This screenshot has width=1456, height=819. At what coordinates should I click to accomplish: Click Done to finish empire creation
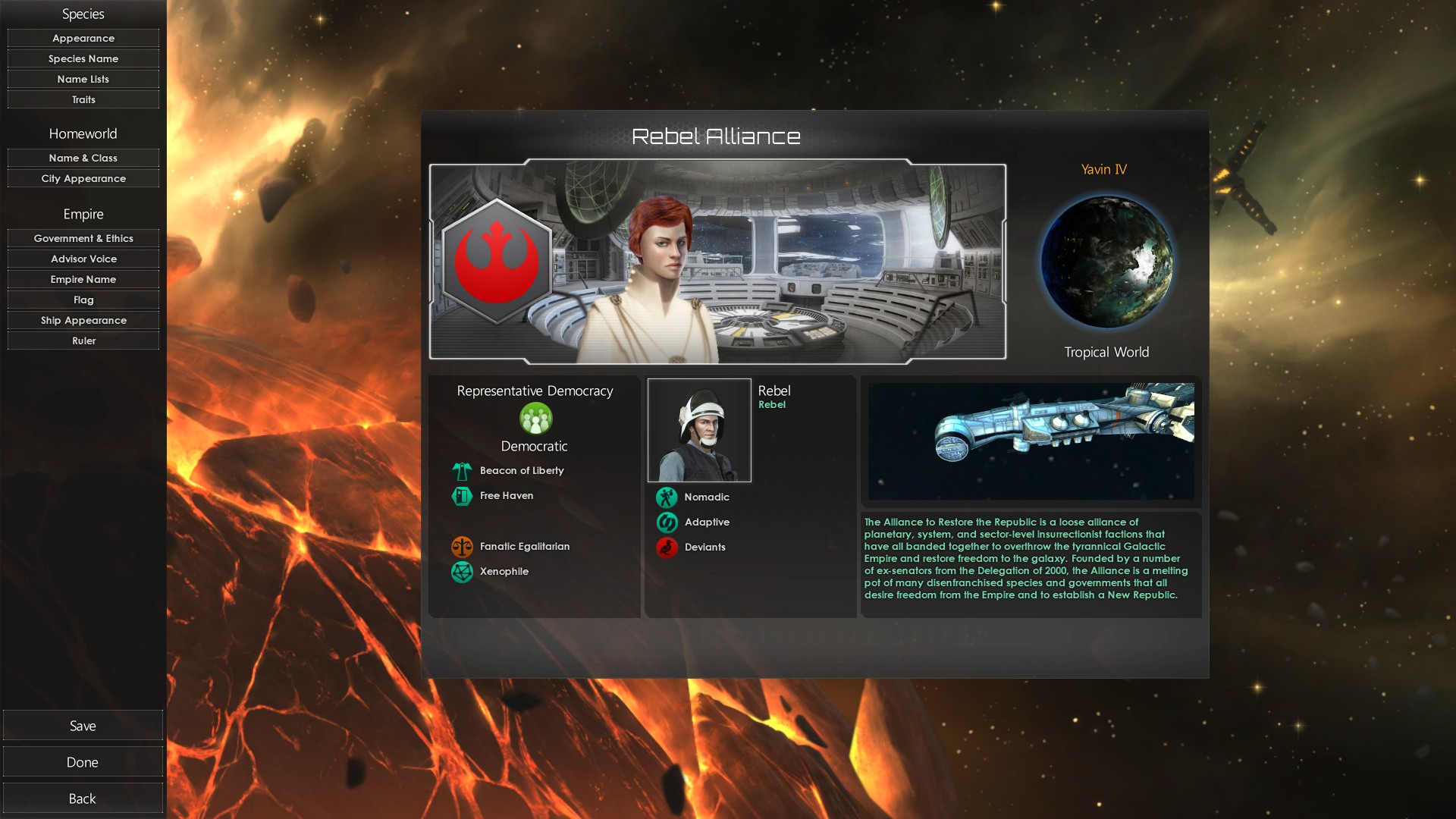(83, 762)
